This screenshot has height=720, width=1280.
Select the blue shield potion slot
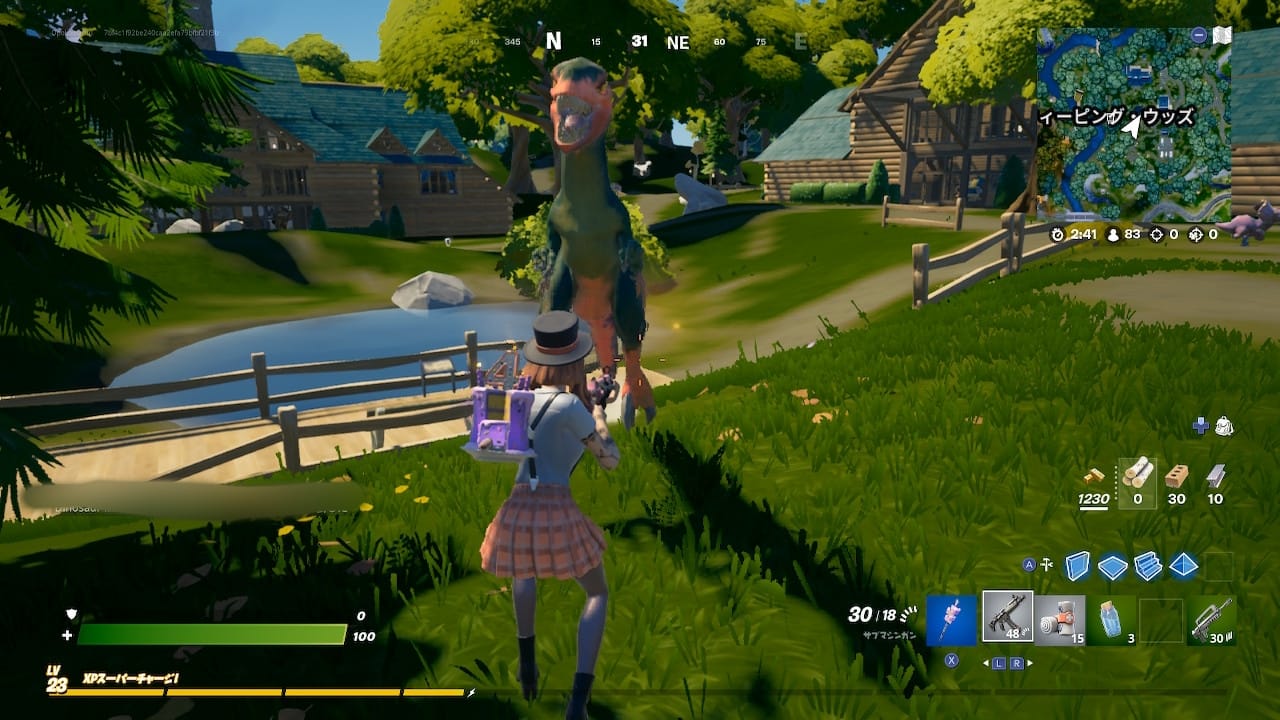click(x=1111, y=620)
